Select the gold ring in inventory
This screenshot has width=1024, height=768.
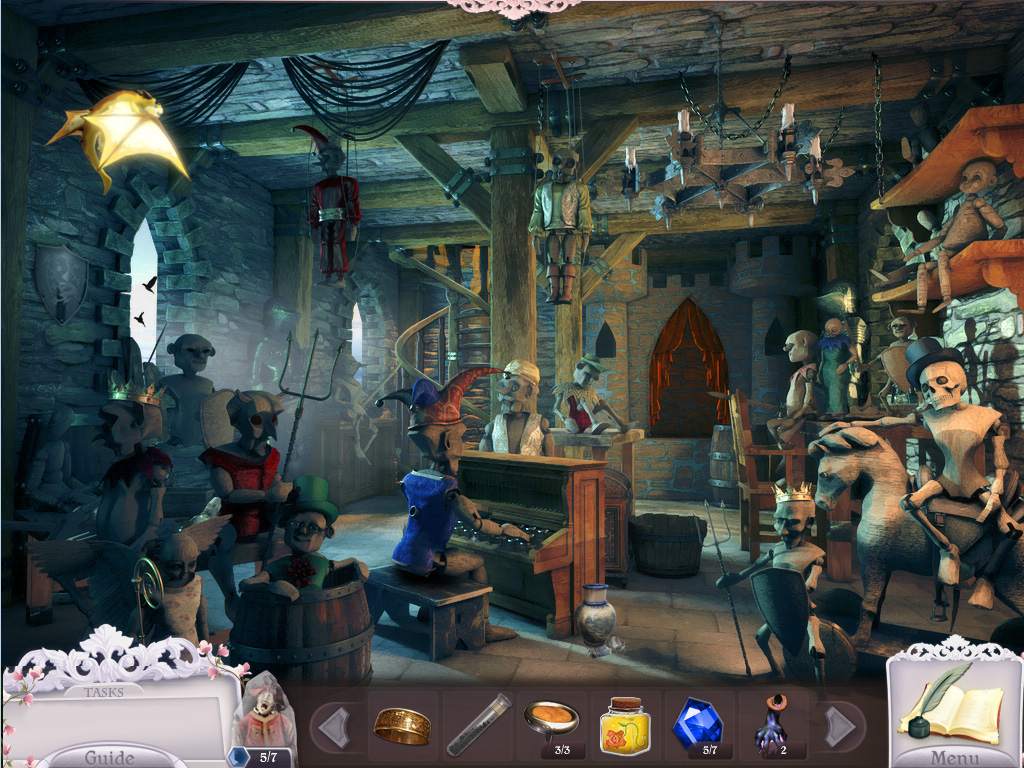(402, 725)
